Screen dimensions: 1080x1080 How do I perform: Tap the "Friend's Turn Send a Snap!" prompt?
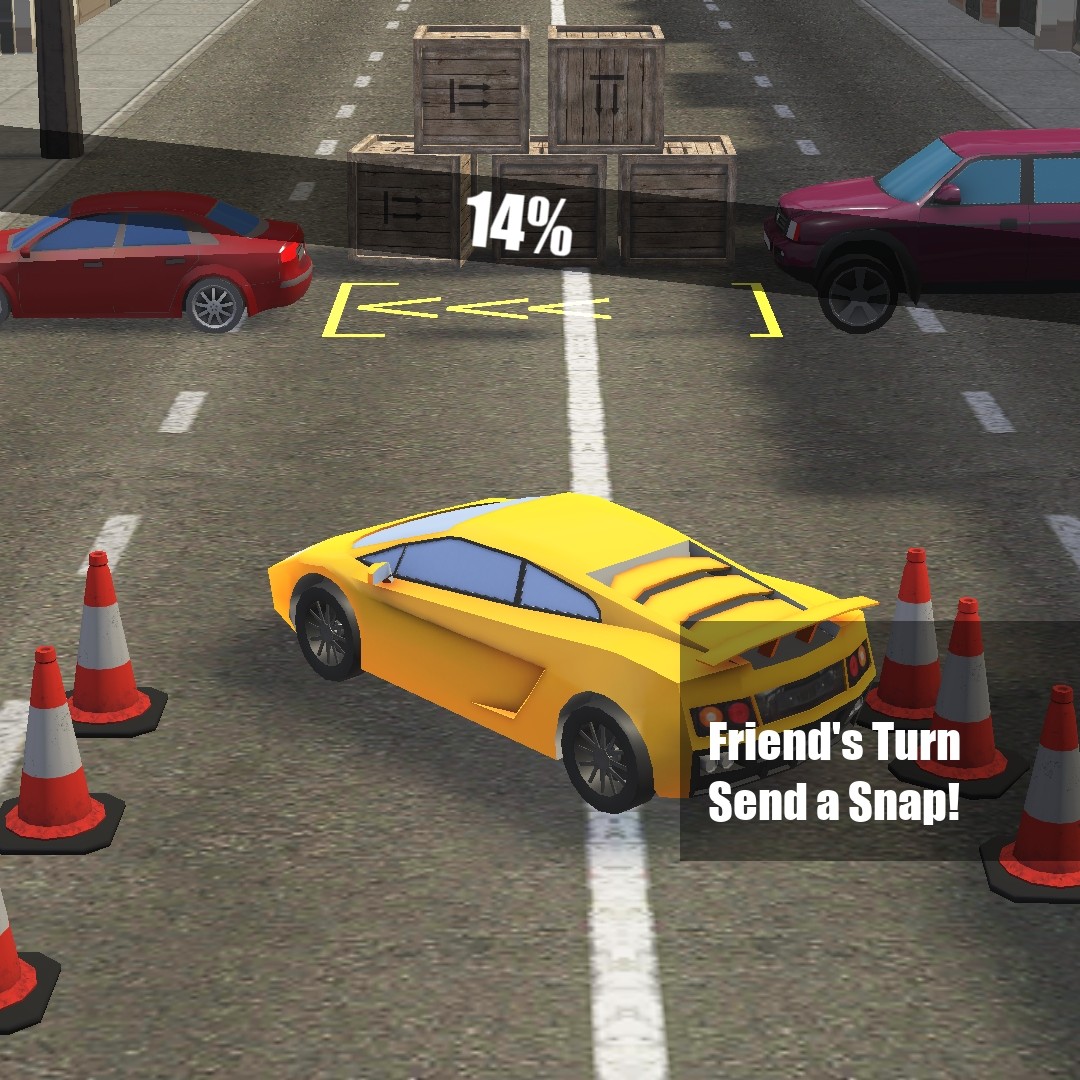pyautogui.click(x=834, y=772)
